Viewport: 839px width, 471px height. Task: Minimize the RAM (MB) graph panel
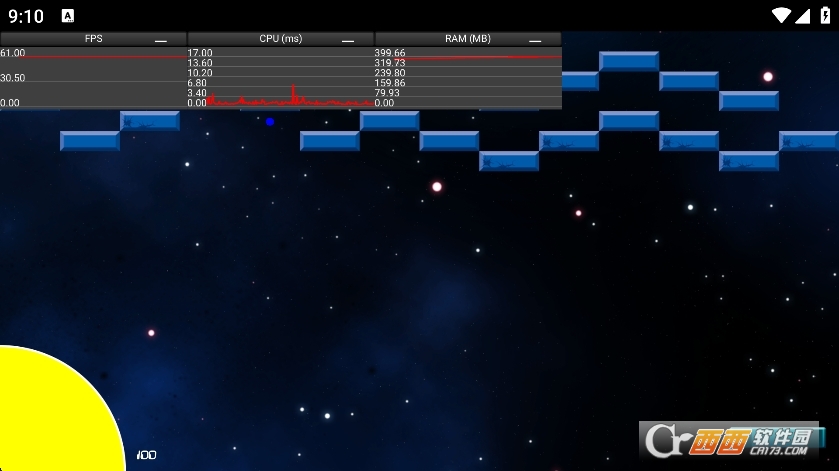(535, 40)
